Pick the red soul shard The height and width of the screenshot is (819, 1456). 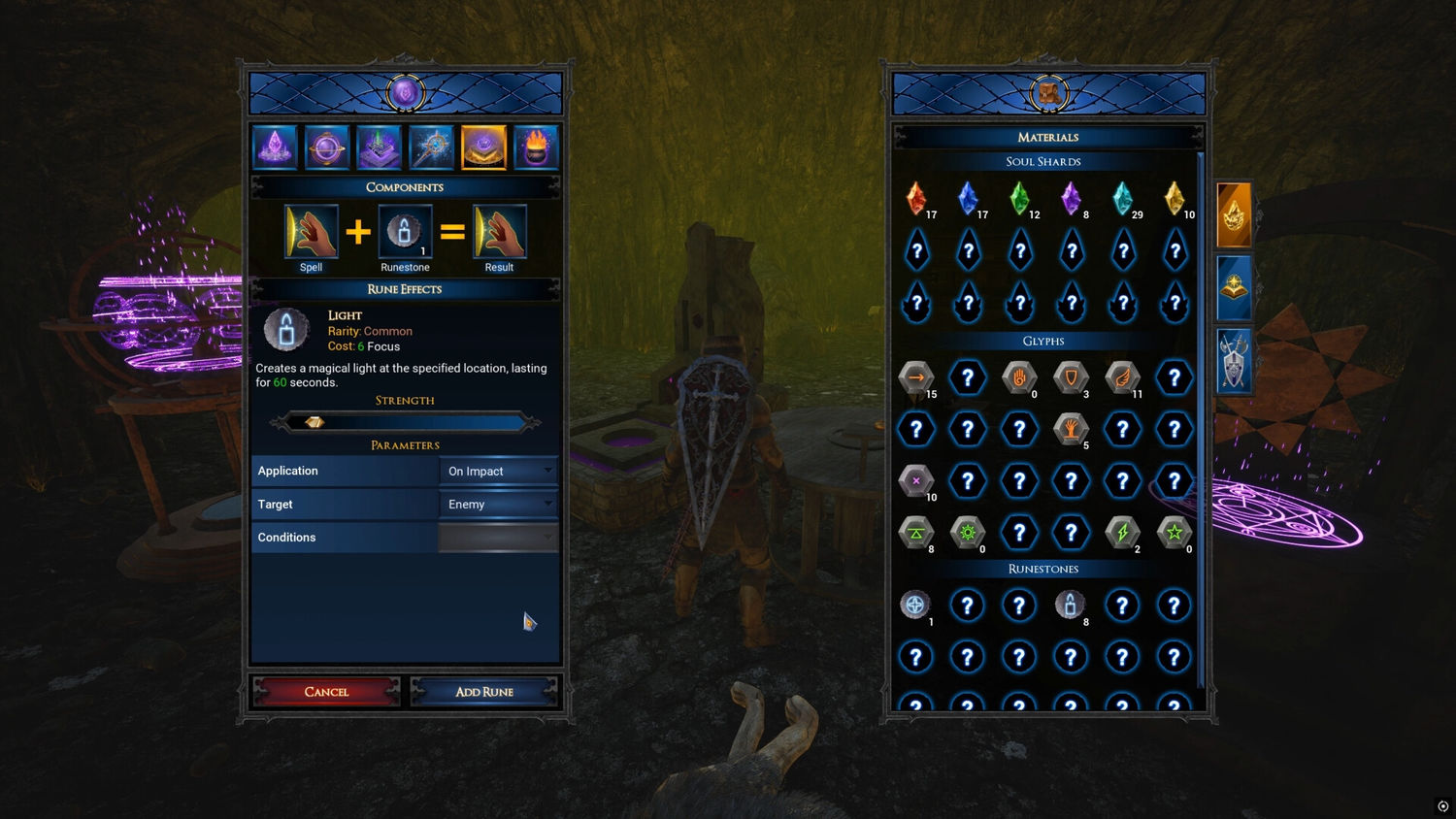click(x=916, y=199)
